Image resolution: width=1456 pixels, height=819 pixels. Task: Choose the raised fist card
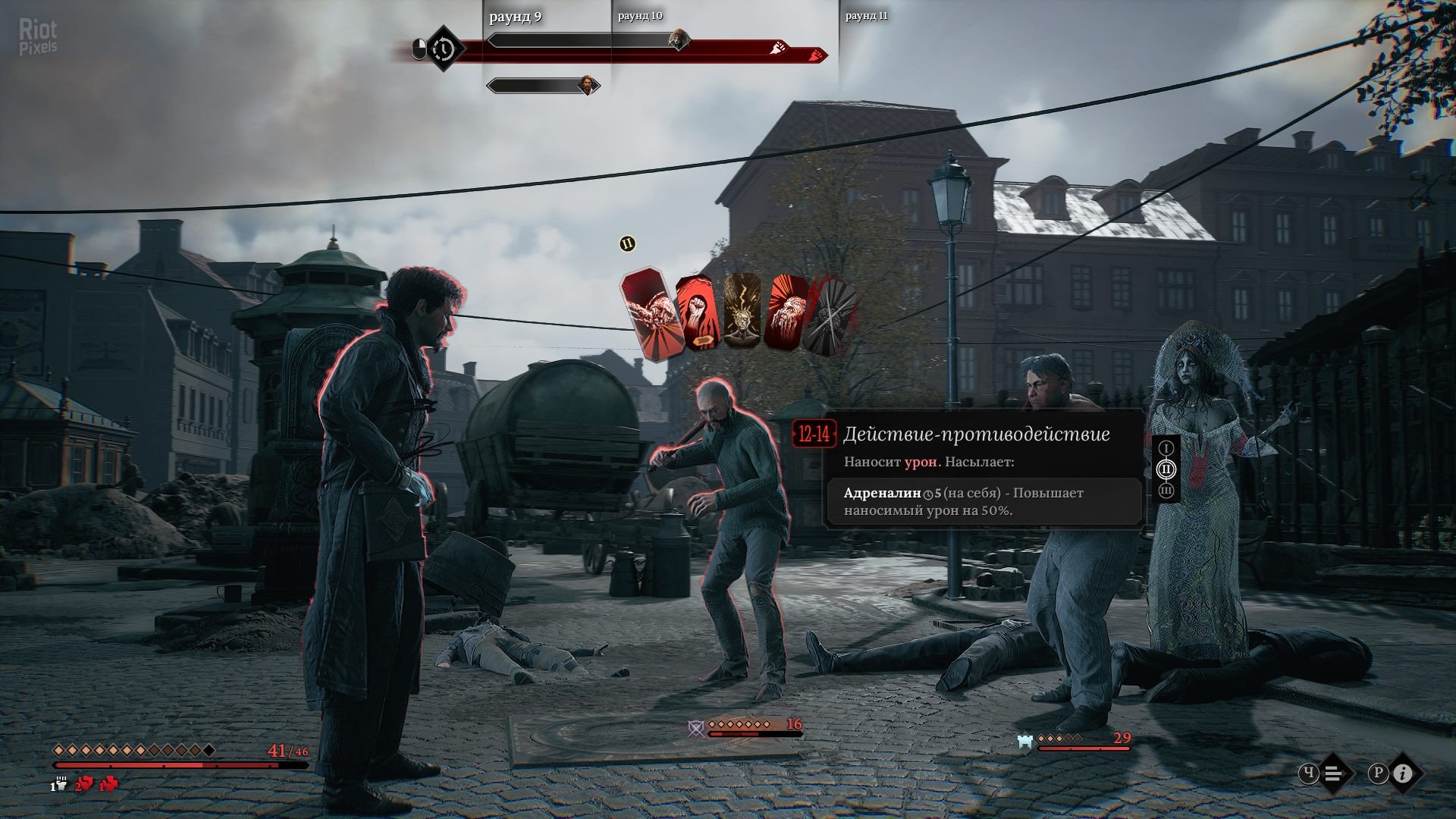(696, 314)
